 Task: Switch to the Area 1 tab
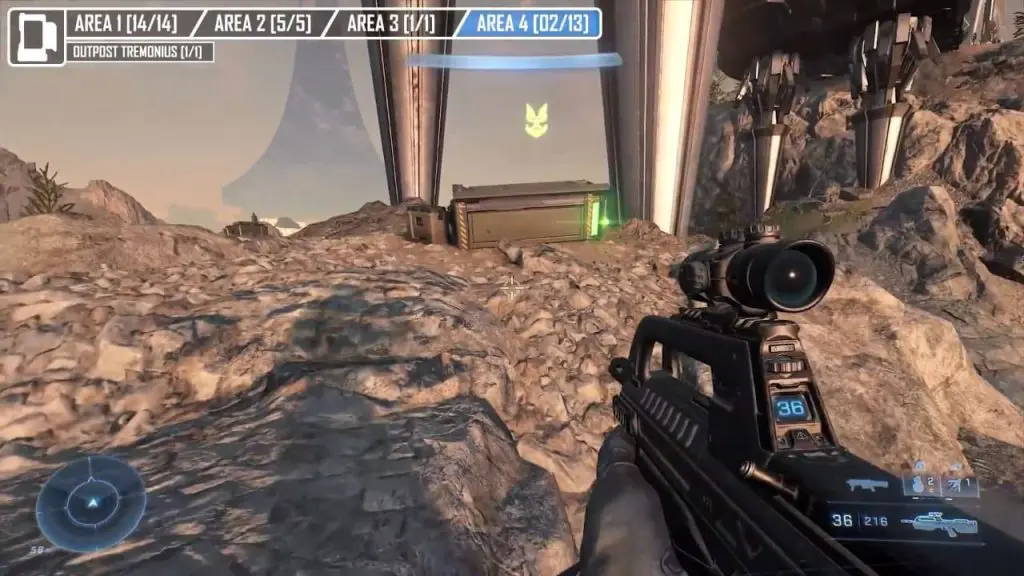[x=124, y=23]
